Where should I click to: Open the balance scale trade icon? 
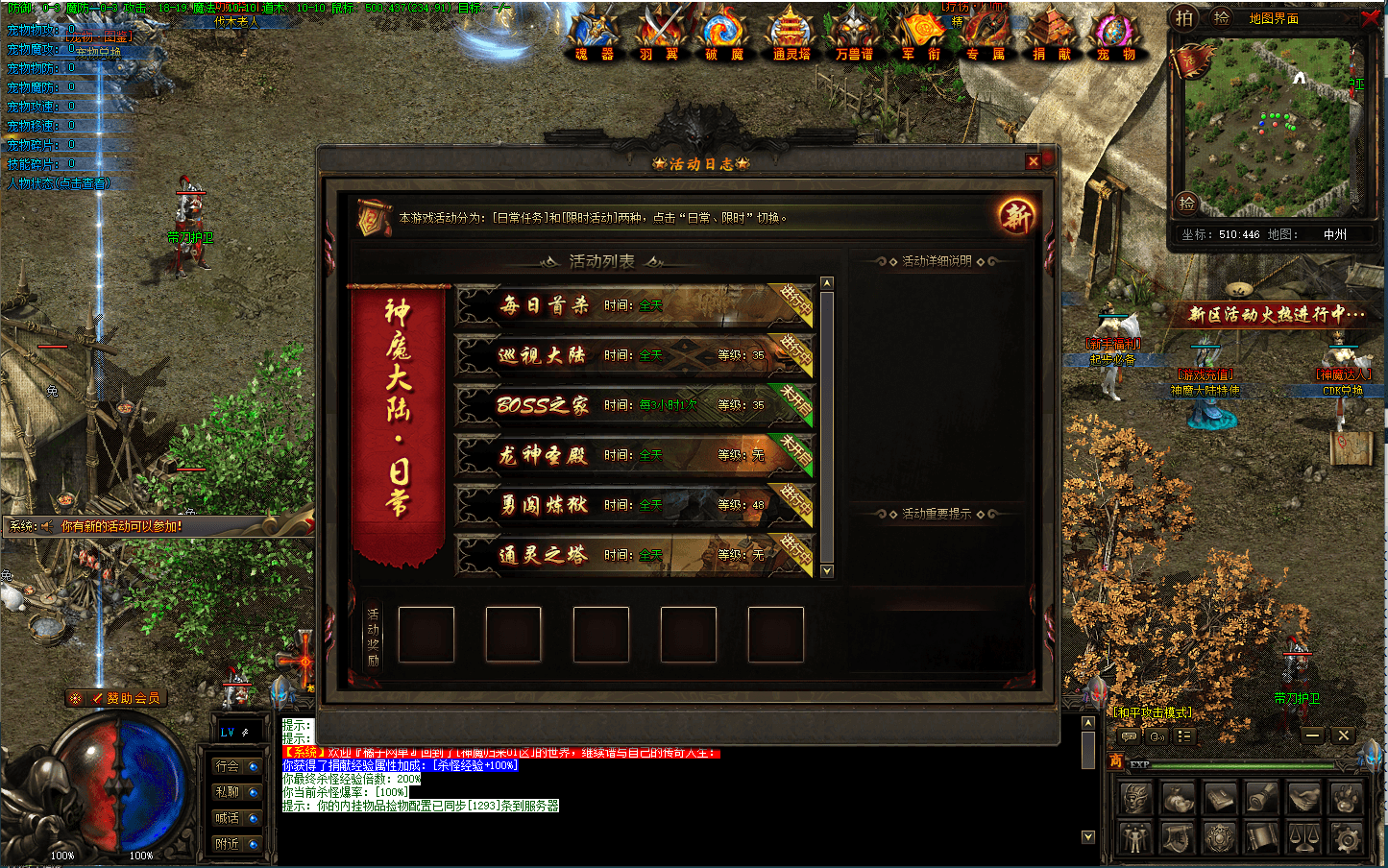pos(1303,838)
